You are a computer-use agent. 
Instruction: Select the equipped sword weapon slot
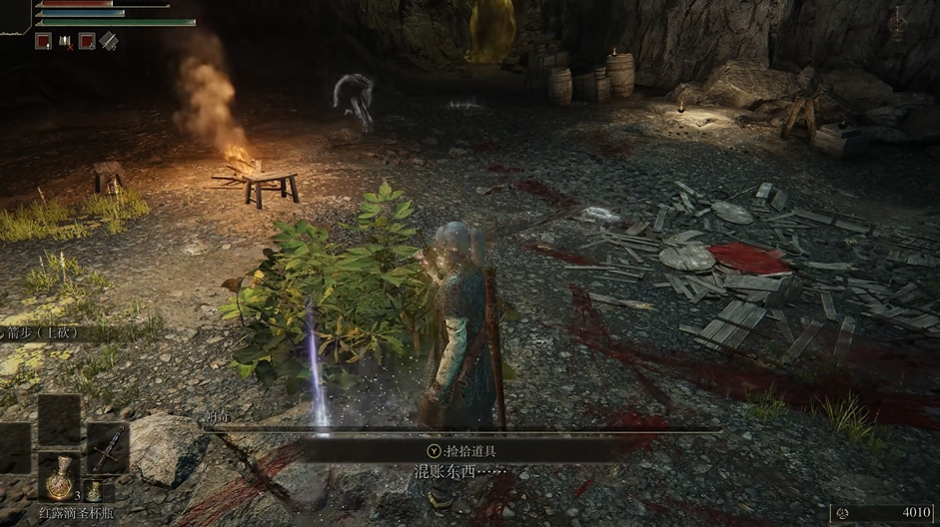point(107,448)
